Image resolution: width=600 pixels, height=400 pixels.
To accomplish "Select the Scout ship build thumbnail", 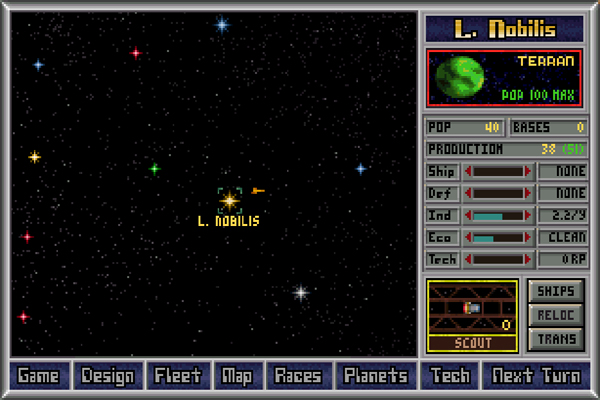I will (472, 308).
